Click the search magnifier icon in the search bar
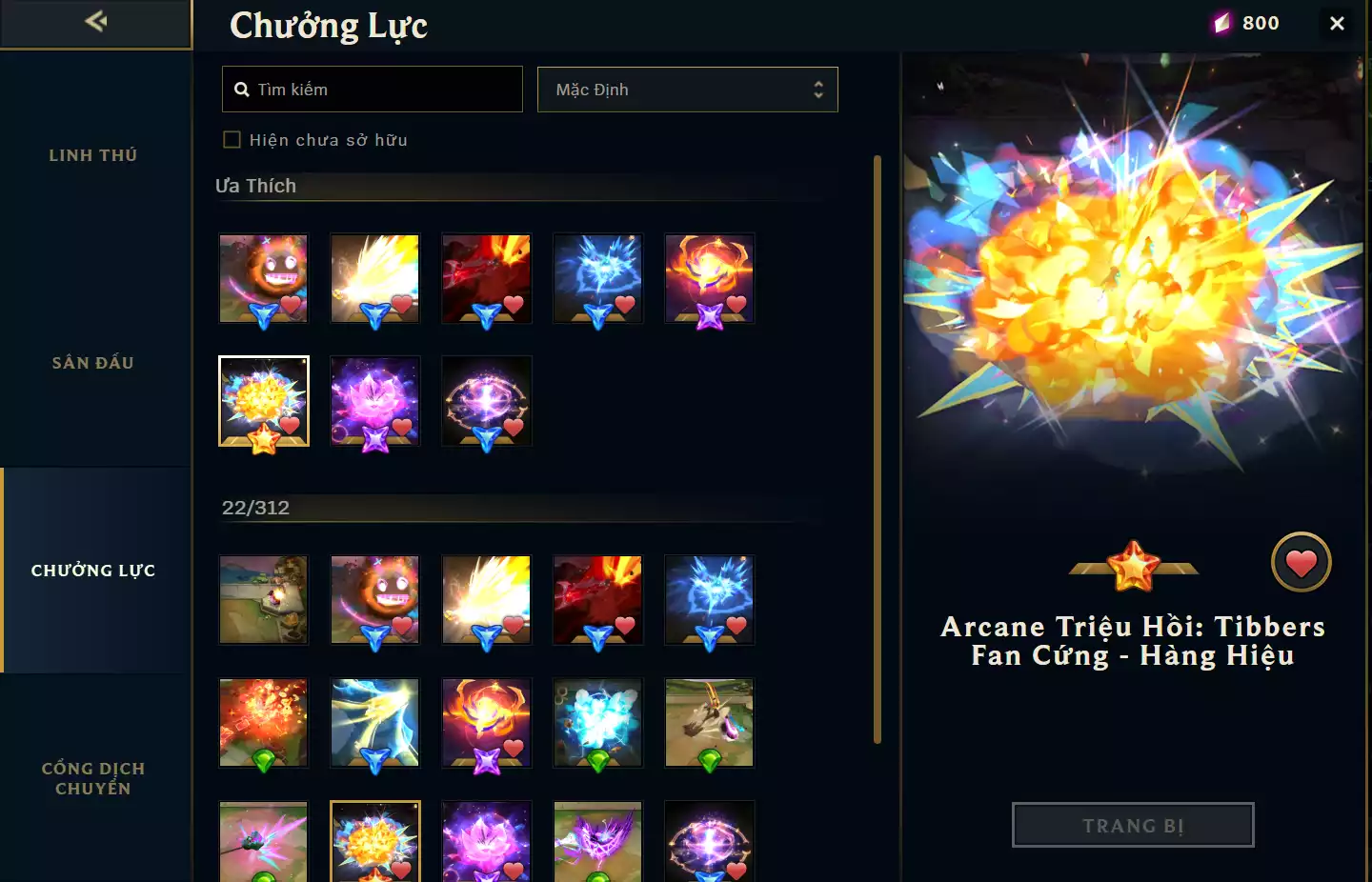This screenshot has width=1372, height=882. click(x=242, y=89)
